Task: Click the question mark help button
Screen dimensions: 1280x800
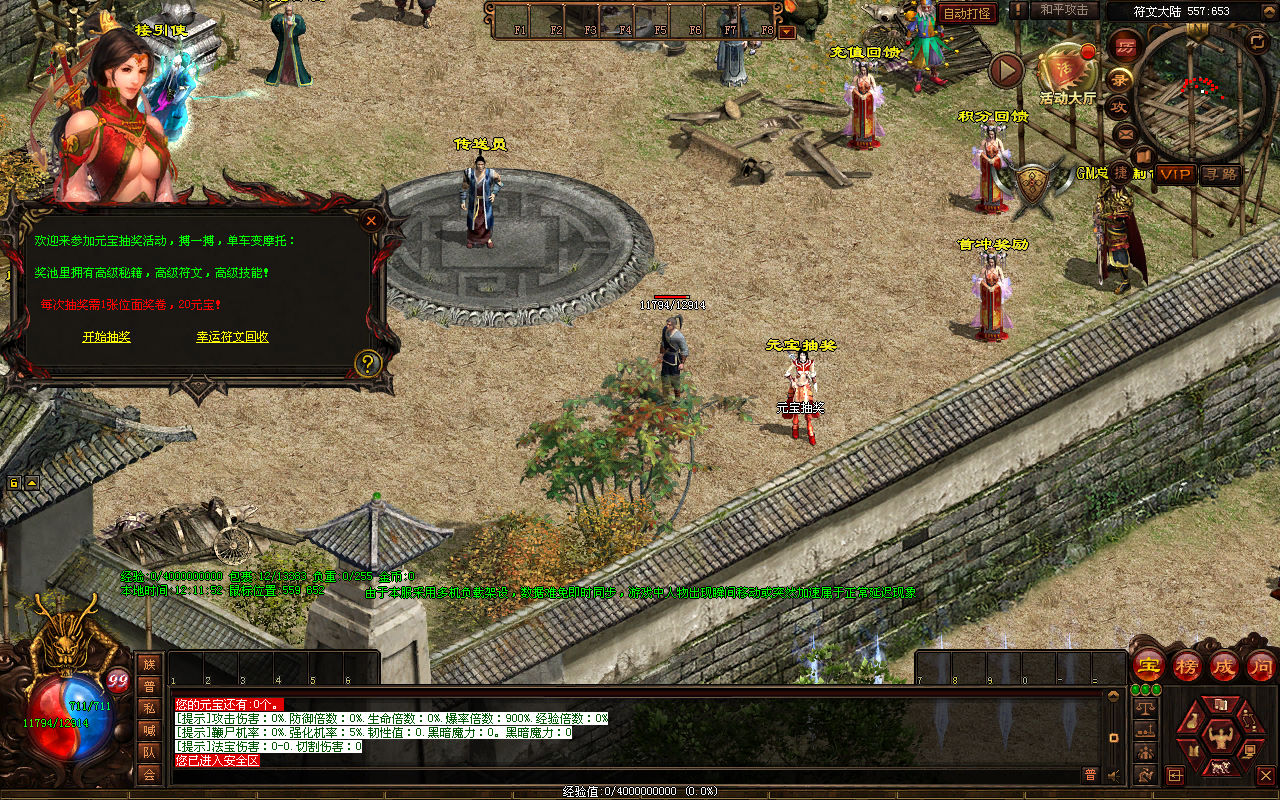Action: click(368, 363)
